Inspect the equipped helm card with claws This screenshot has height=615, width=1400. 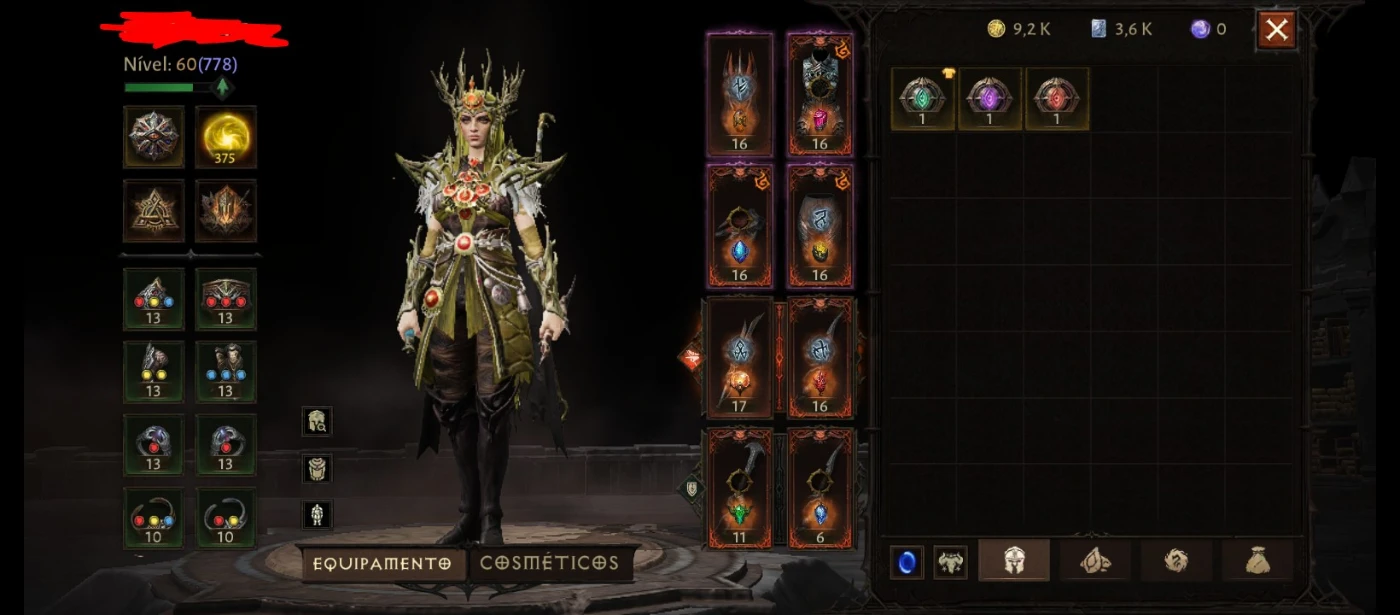click(x=740, y=95)
